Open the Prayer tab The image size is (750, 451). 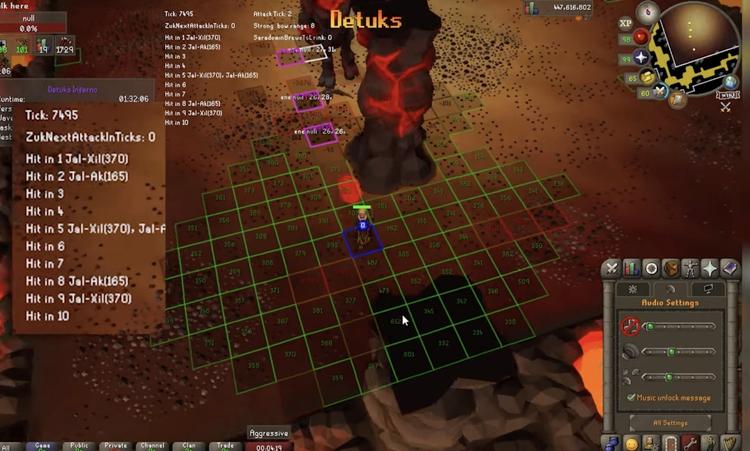point(710,268)
